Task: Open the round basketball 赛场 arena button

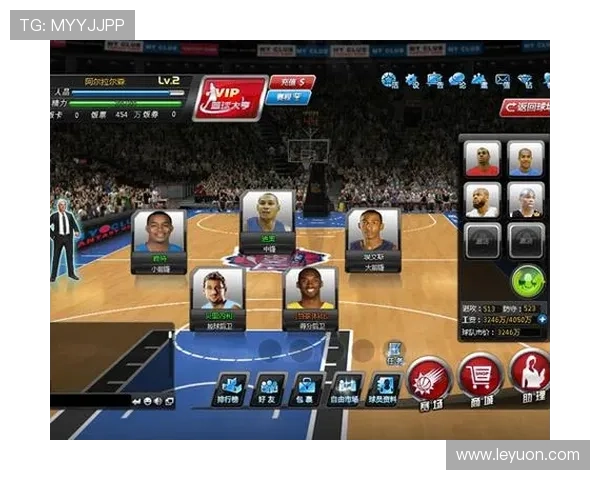Action: point(429,381)
